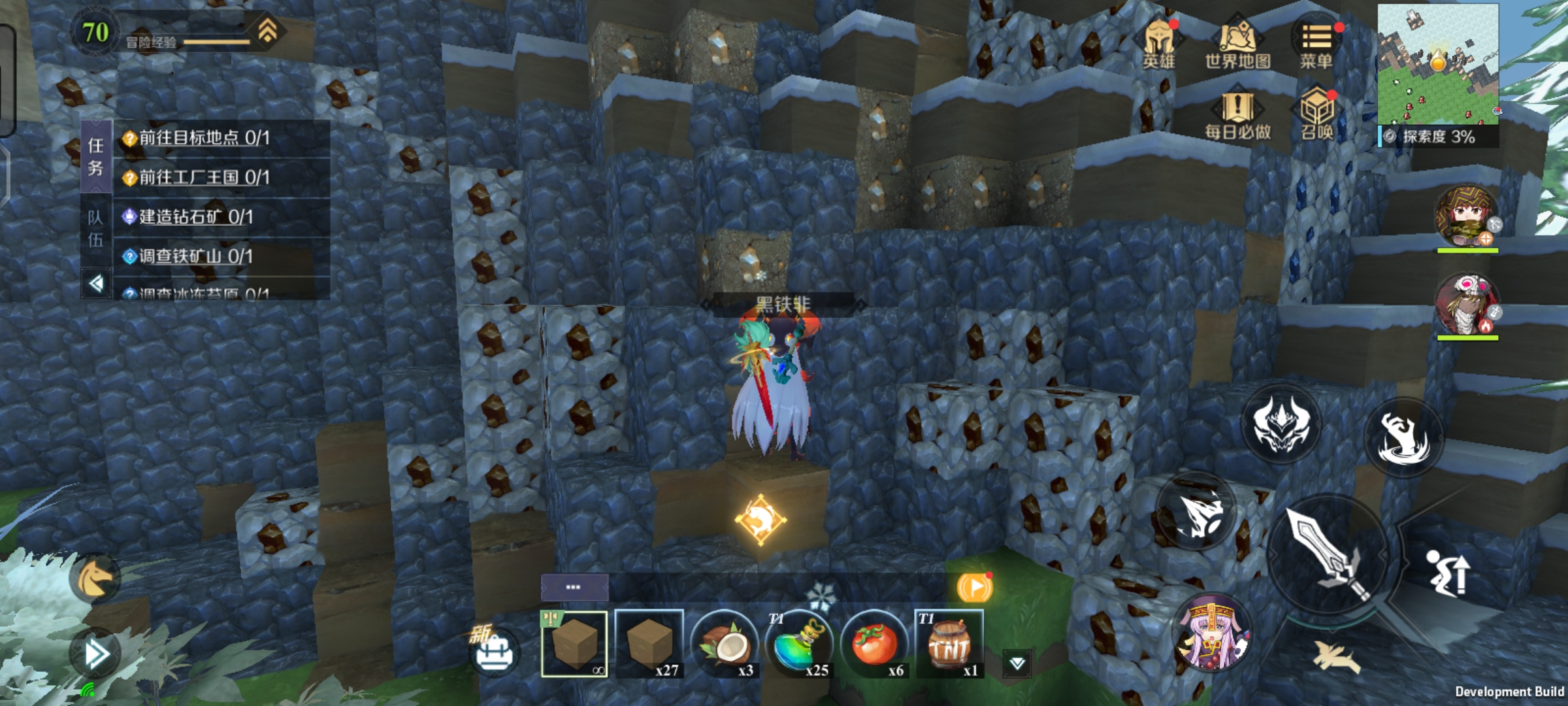Summon the mount with the horse icon
Image resolution: width=1568 pixels, height=706 pixels.
click(x=93, y=578)
